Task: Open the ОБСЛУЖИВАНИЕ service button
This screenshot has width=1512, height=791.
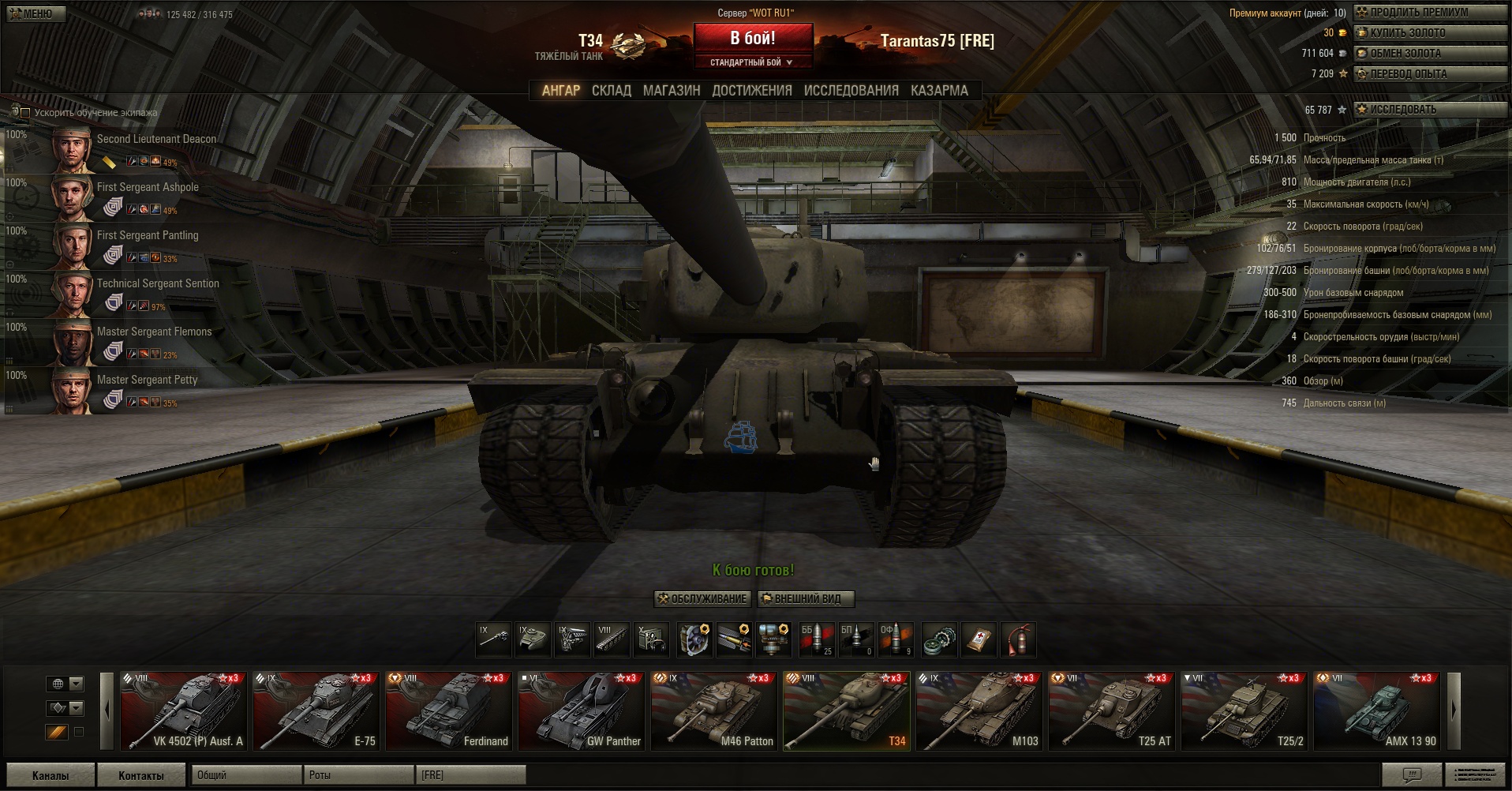Action: tap(702, 599)
